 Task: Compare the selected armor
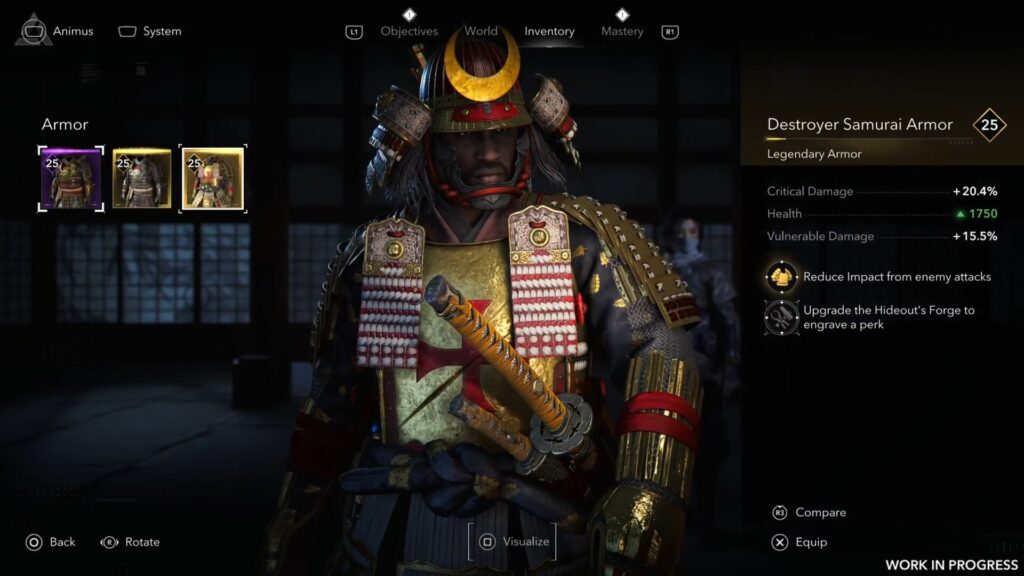click(x=809, y=512)
